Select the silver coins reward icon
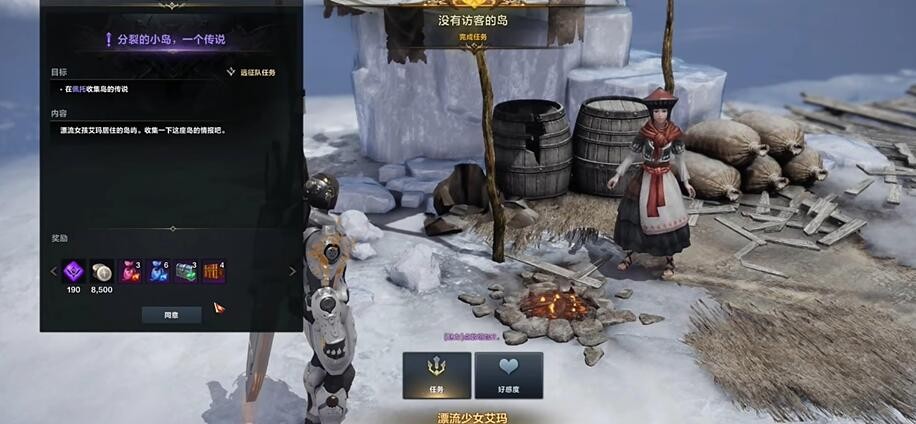The image size is (916, 424). [x=102, y=271]
